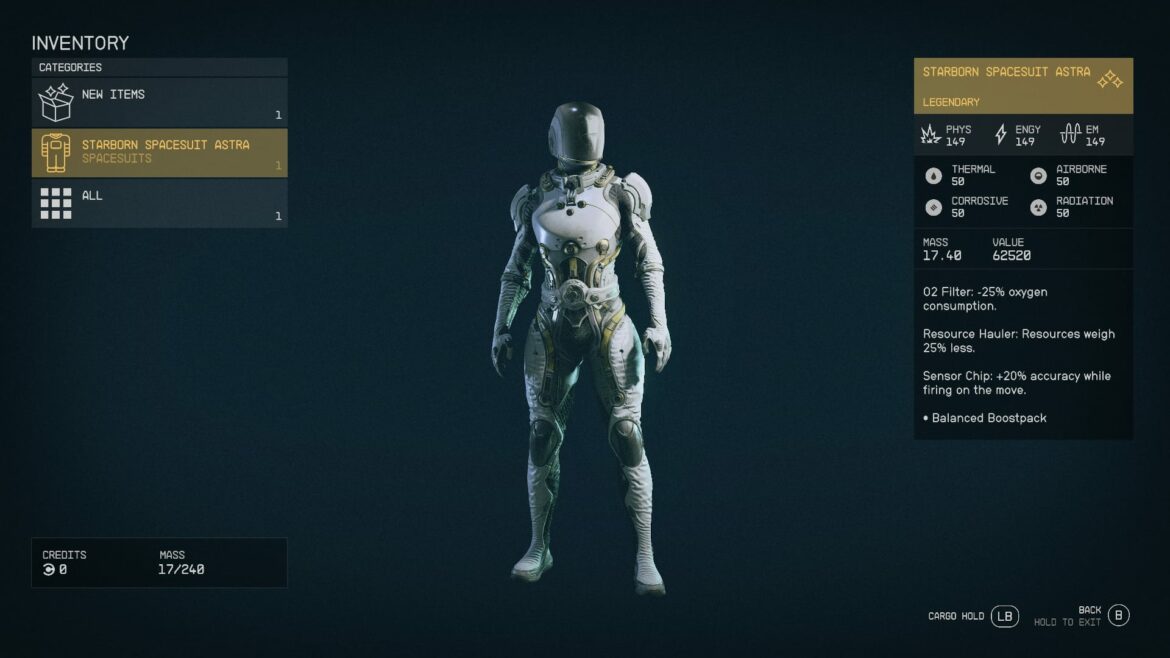Select the Starborn Spacesuit Astra entry
The image size is (1170, 658).
point(159,152)
